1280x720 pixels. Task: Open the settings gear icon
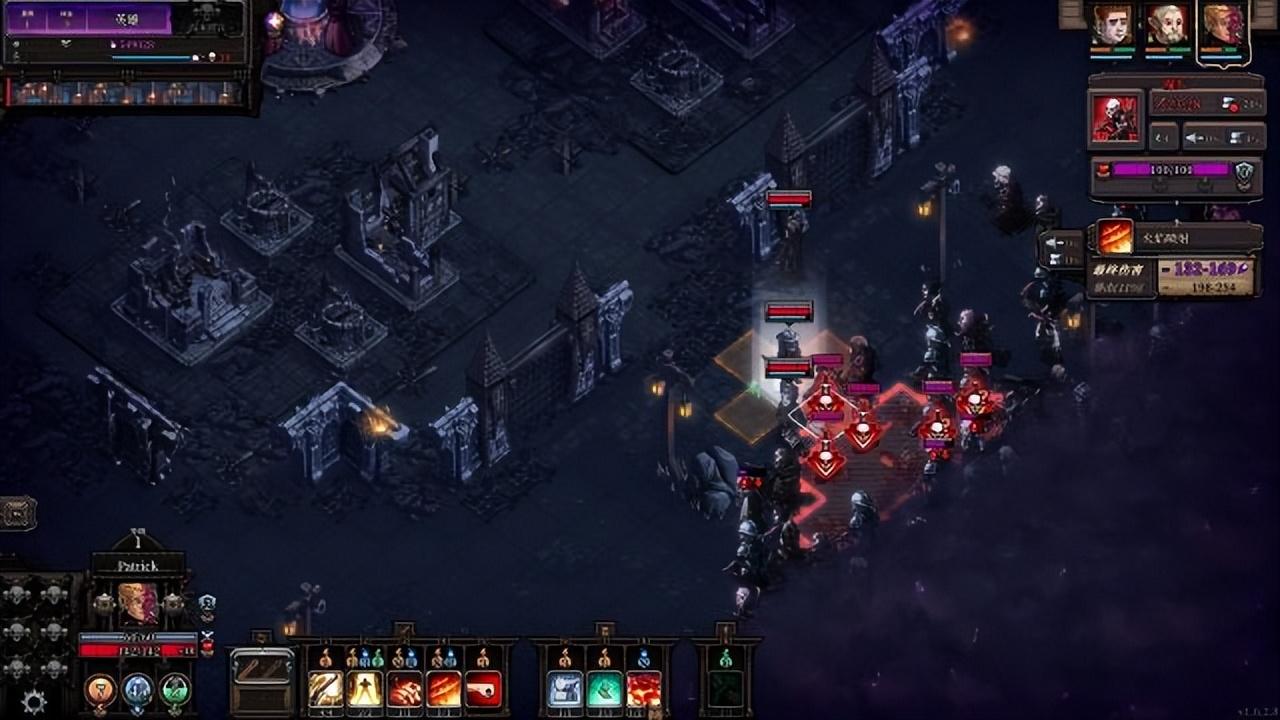click(x=34, y=702)
